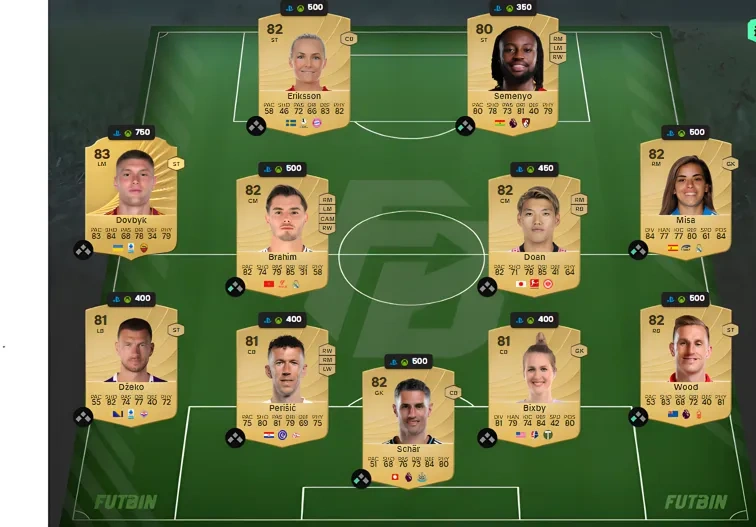Image resolution: width=756 pixels, height=527 pixels.
Task: Click the chemistry style icon beside Schär
Action: pyautogui.click(x=361, y=478)
